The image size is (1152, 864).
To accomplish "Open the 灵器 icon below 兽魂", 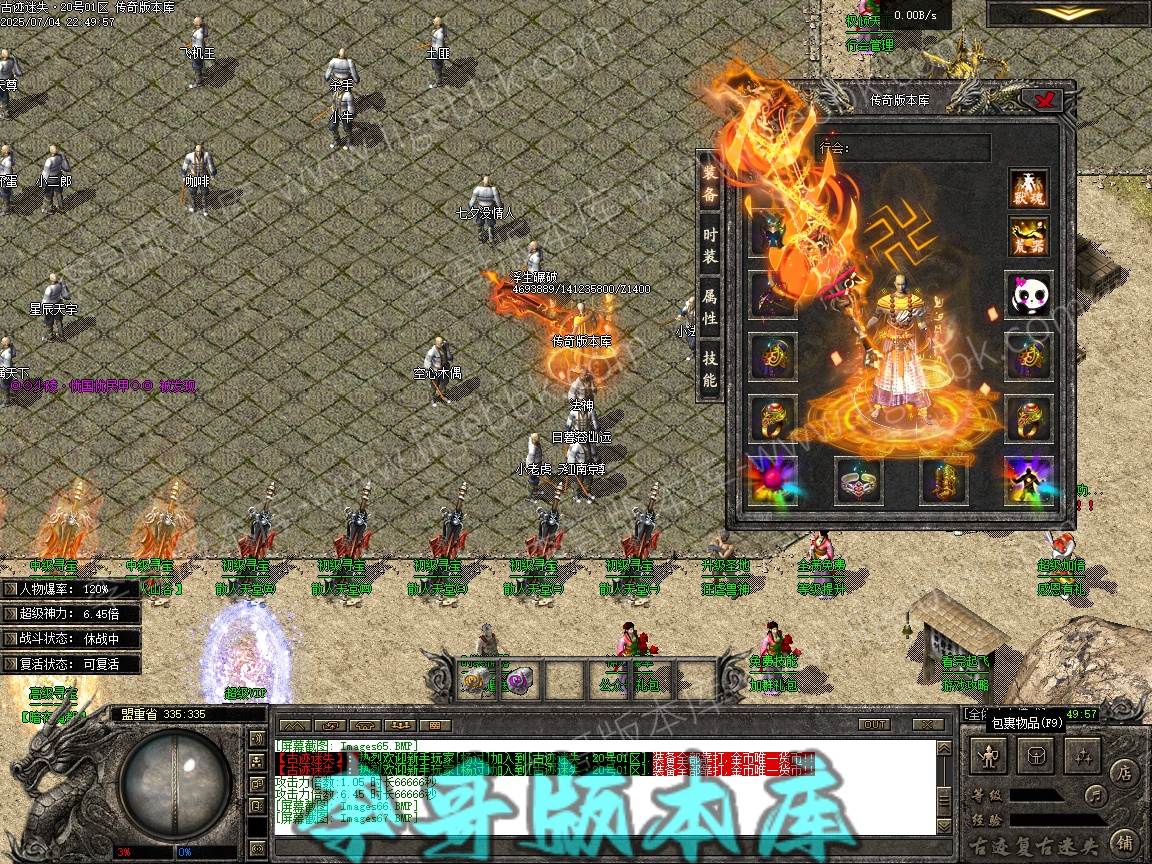I will point(1028,237).
